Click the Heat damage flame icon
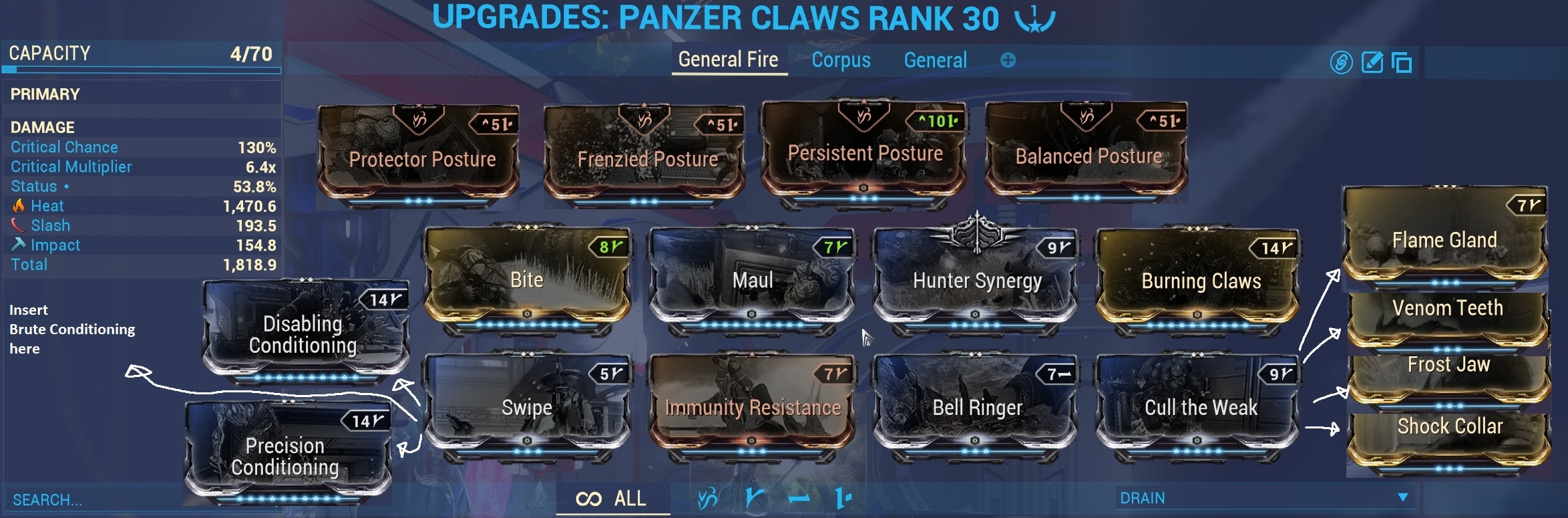The image size is (1568, 518). (x=19, y=206)
